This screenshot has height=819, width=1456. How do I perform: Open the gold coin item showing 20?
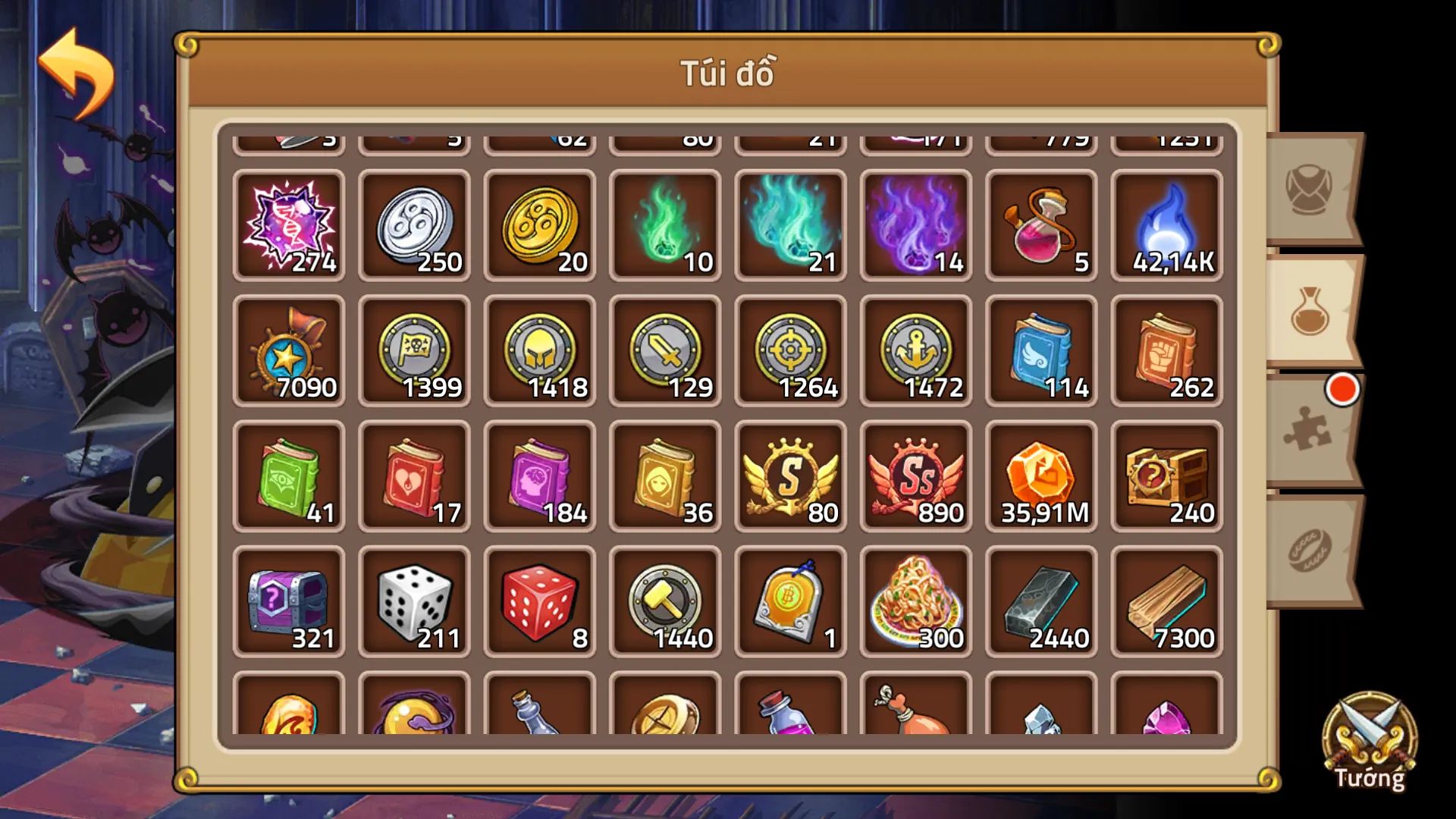tap(540, 224)
